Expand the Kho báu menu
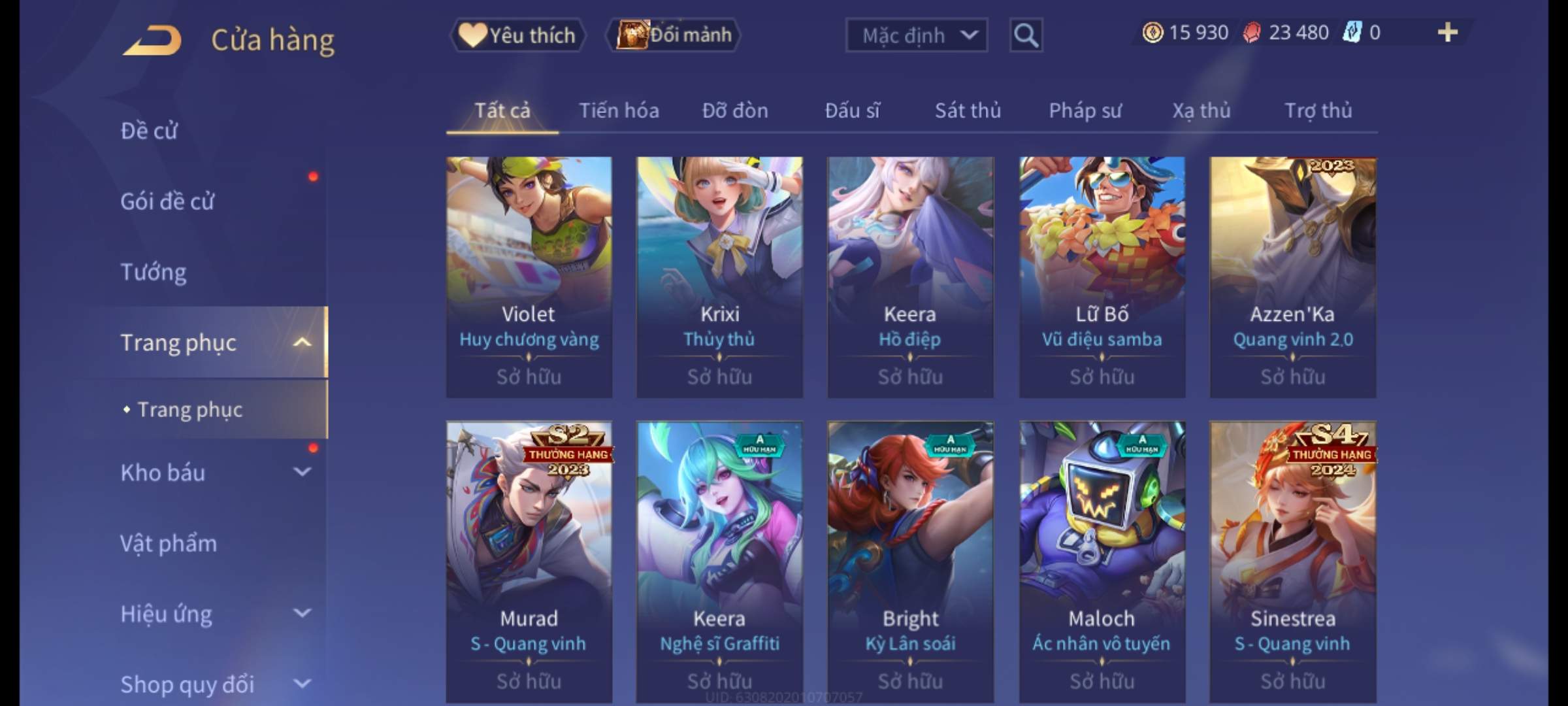1568x706 pixels. click(216, 473)
